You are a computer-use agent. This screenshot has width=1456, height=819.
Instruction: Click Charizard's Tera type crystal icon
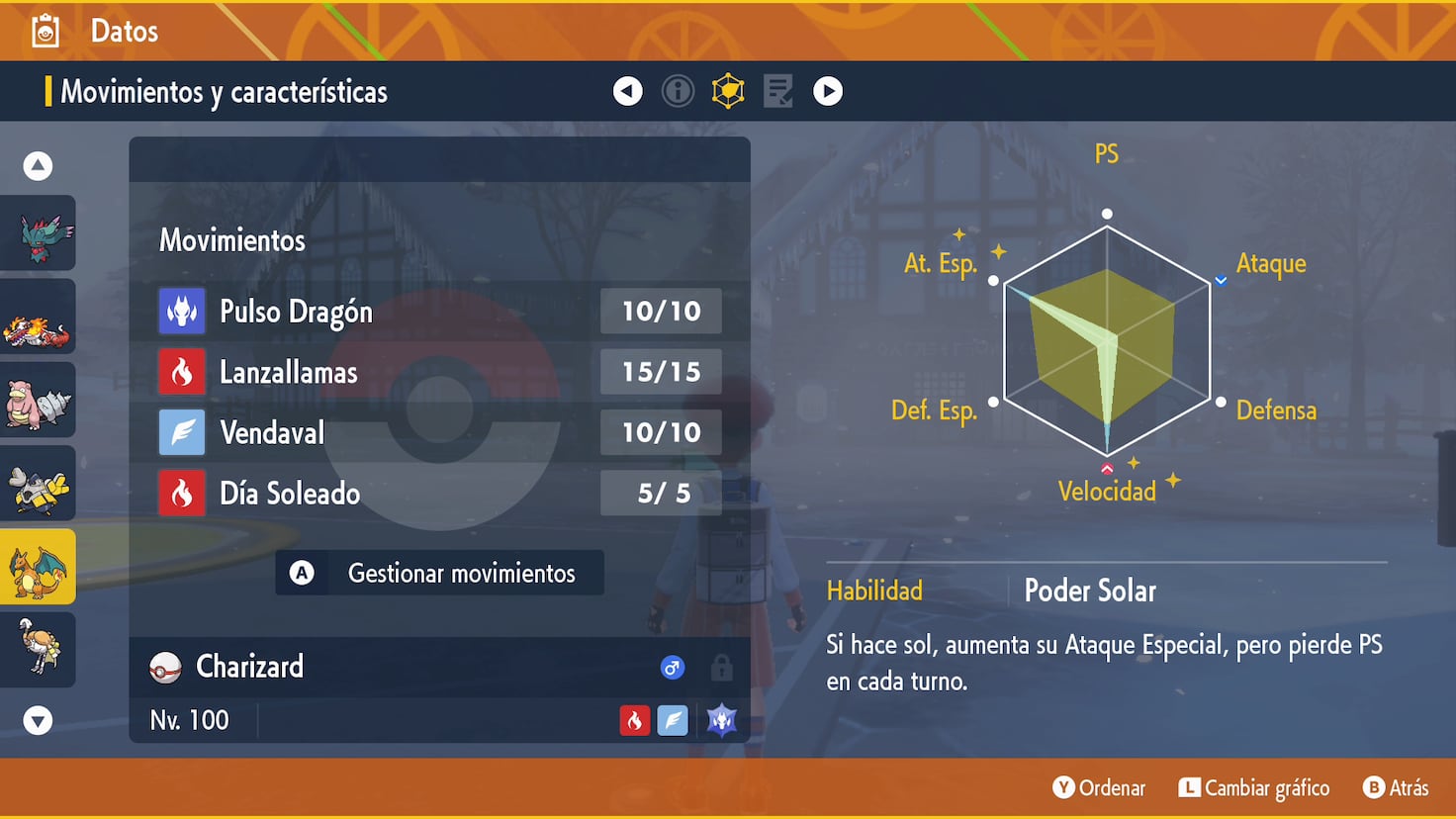point(721,720)
